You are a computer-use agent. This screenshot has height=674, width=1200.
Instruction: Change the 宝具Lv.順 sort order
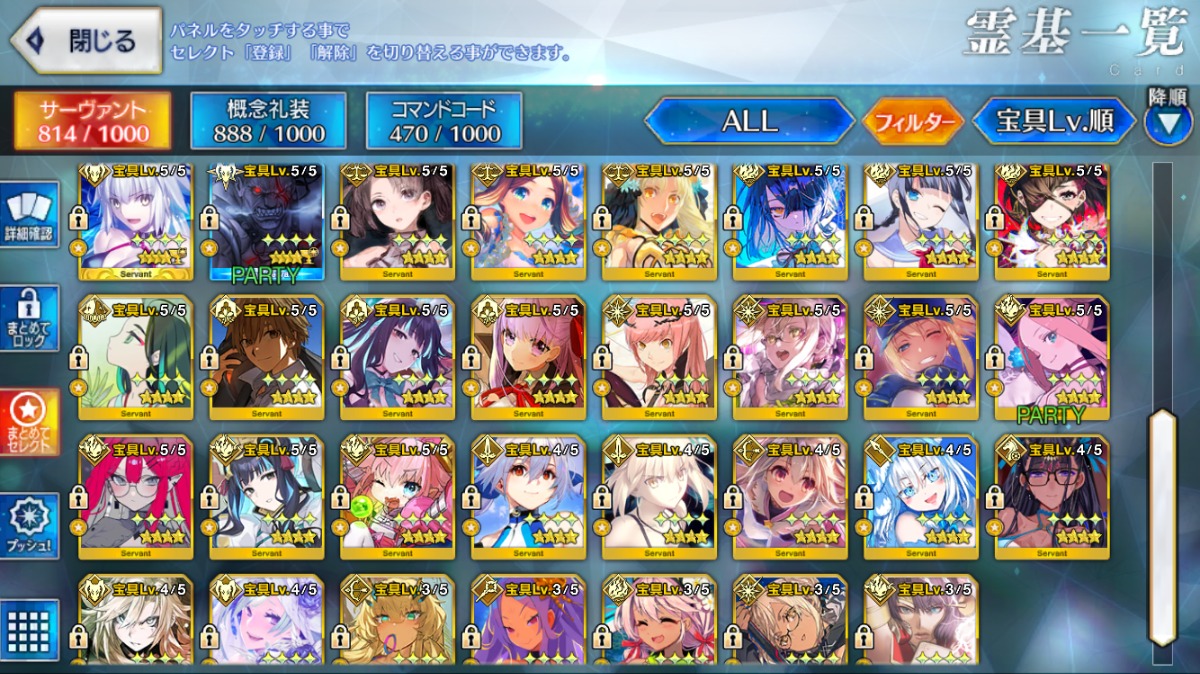click(1054, 122)
